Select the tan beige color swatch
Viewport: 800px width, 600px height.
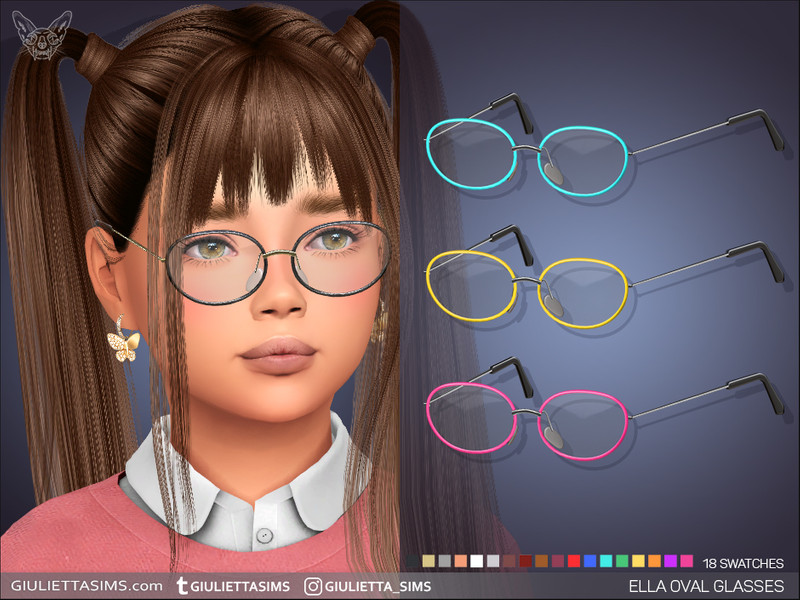tap(428, 561)
